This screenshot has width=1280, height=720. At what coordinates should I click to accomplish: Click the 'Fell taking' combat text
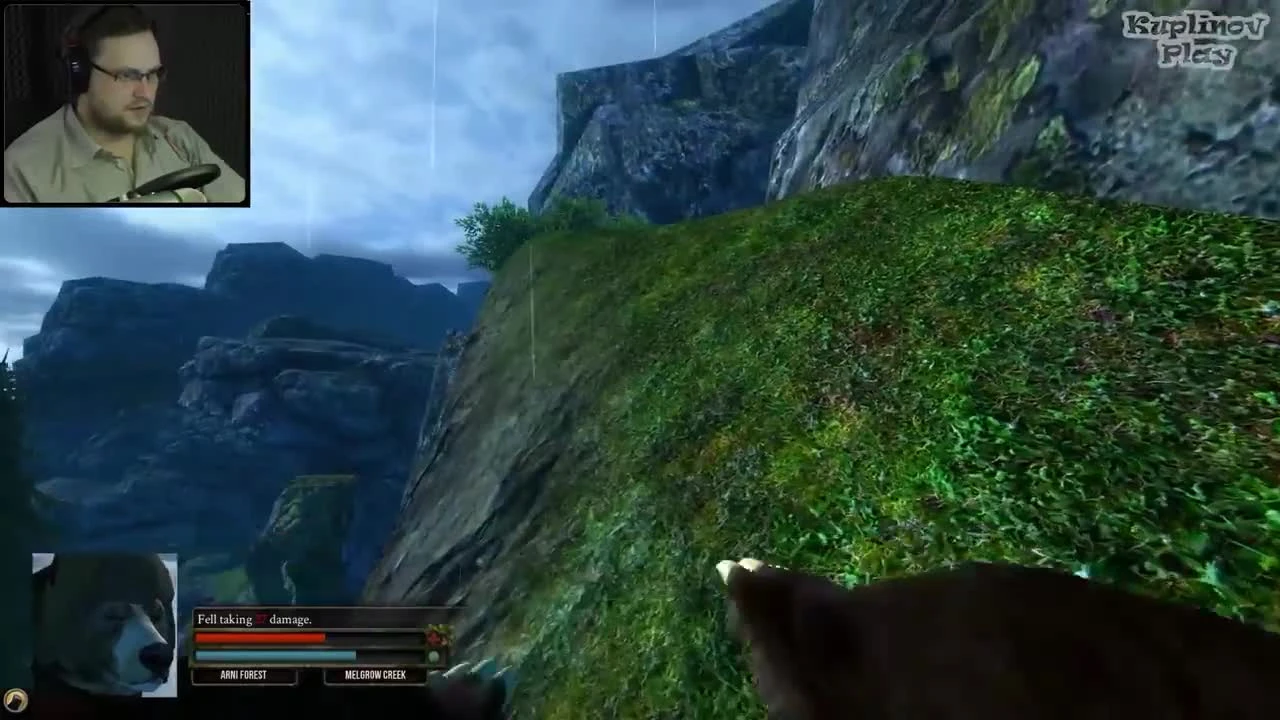[x=224, y=619]
